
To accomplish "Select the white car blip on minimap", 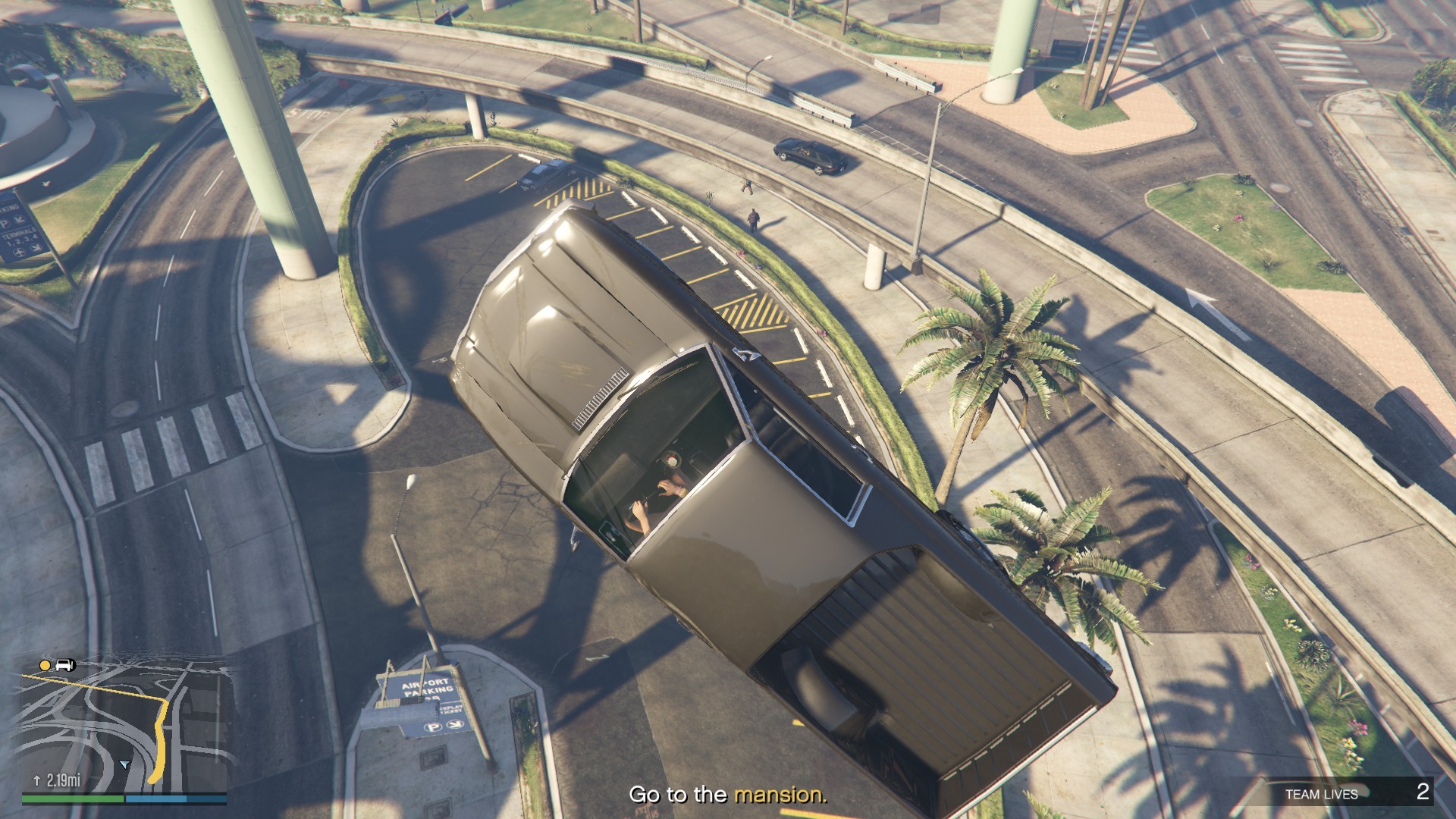I will (65, 666).
